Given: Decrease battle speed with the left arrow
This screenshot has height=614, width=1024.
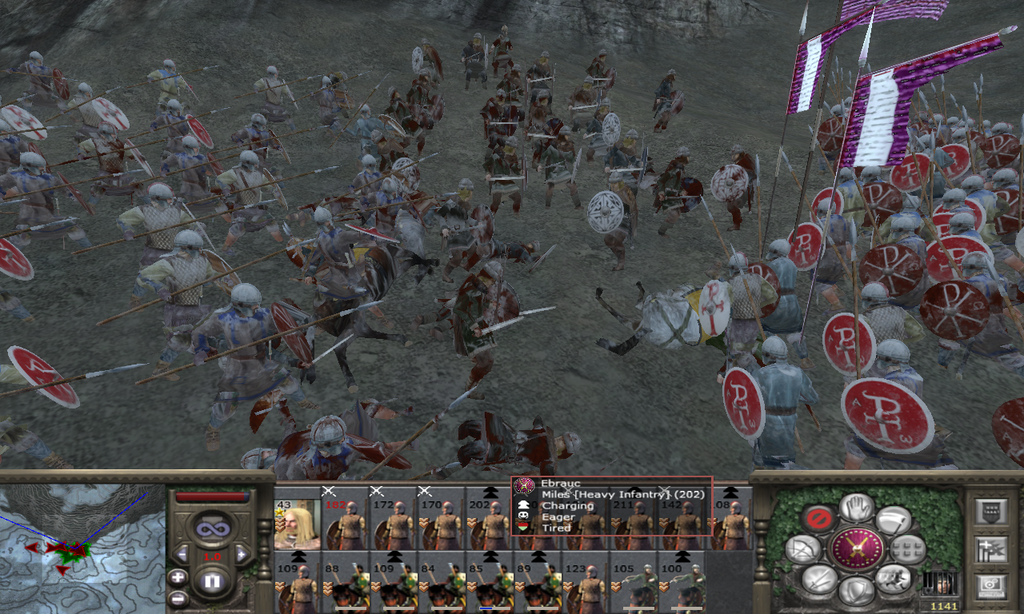Looking at the screenshot, I should click(182, 554).
